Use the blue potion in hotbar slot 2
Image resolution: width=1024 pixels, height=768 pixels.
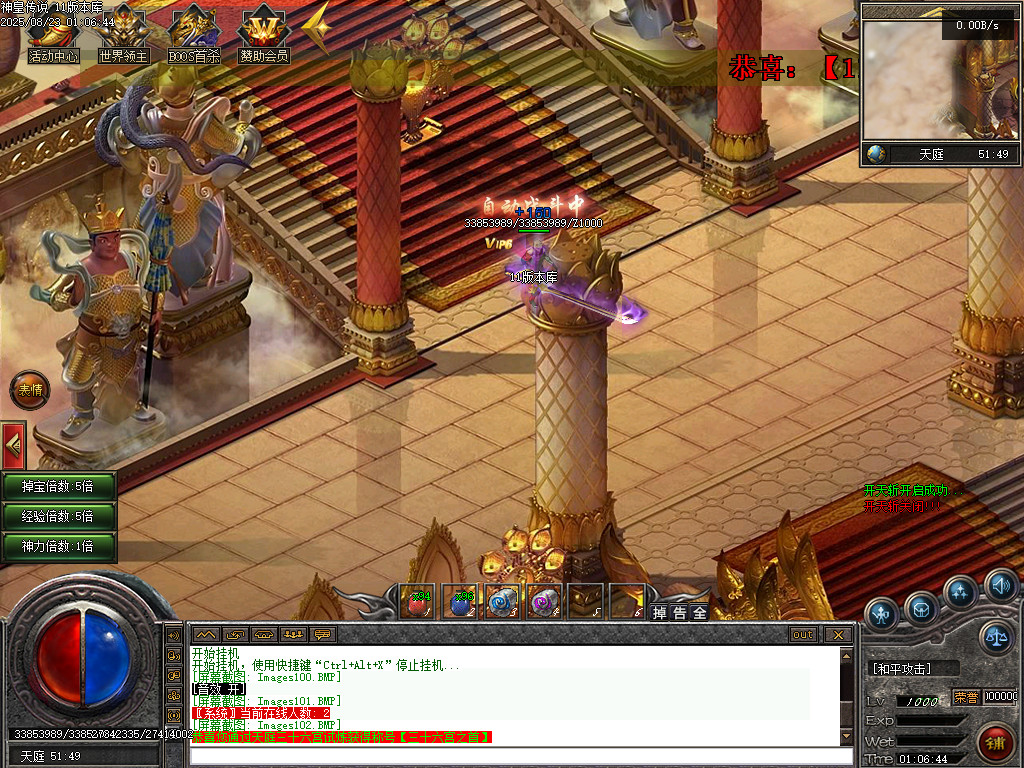[x=459, y=601]
